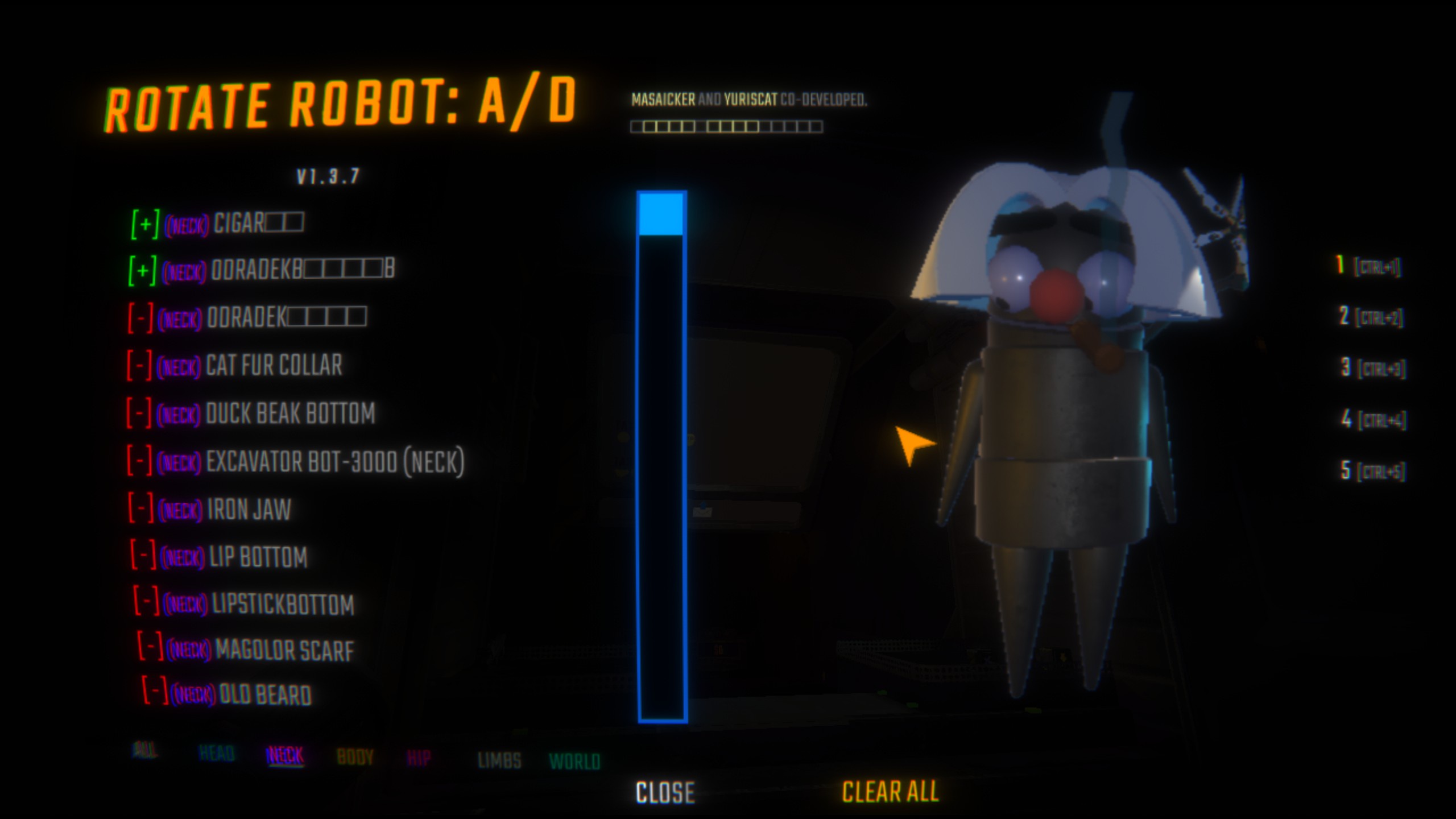The width and height of the screenshot is (1456, 819).
Task: Switch to the Body tab
Action: (355, 758)
